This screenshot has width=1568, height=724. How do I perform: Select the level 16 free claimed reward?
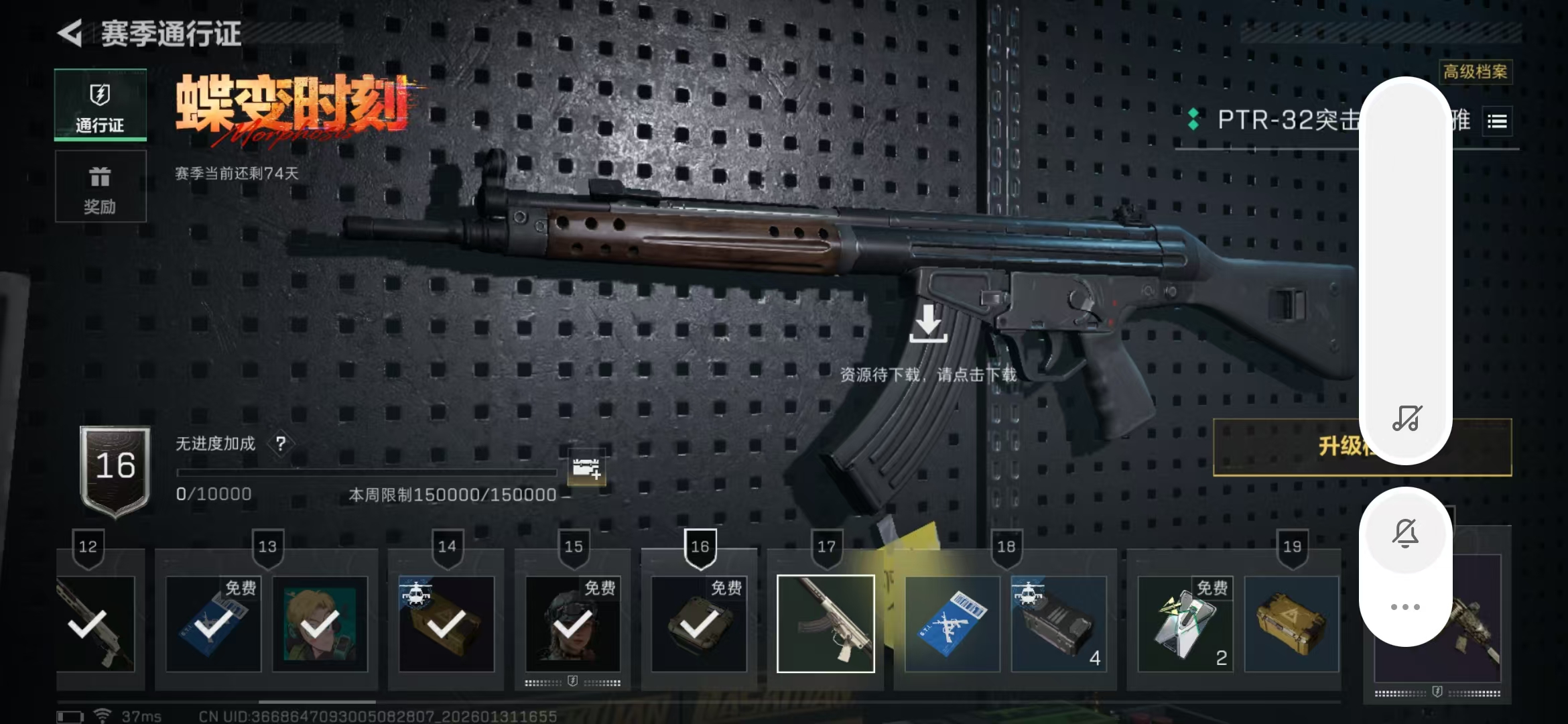pos(699,623)
